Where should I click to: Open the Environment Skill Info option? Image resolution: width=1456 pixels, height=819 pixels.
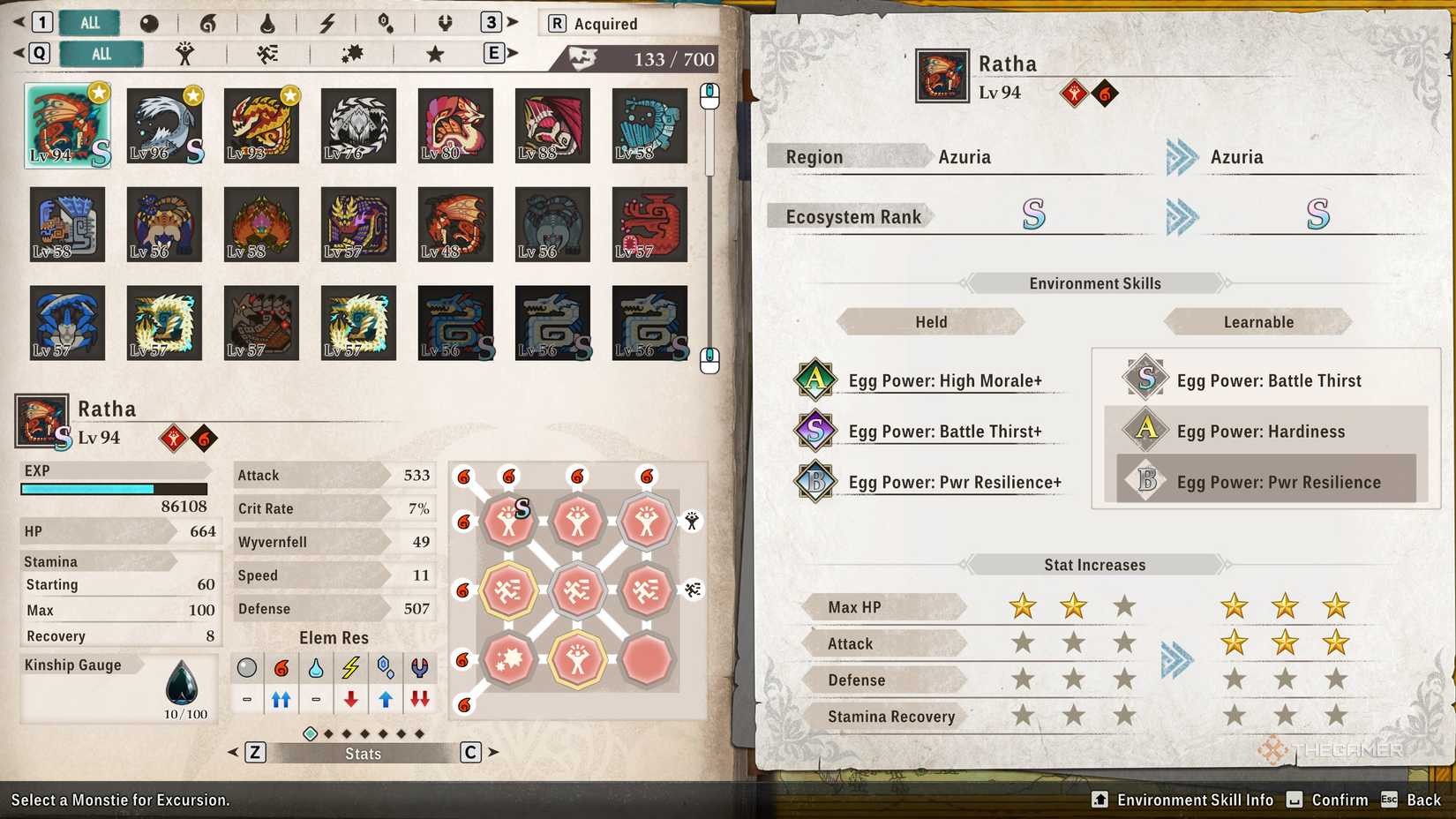(x=1182, y=800)
